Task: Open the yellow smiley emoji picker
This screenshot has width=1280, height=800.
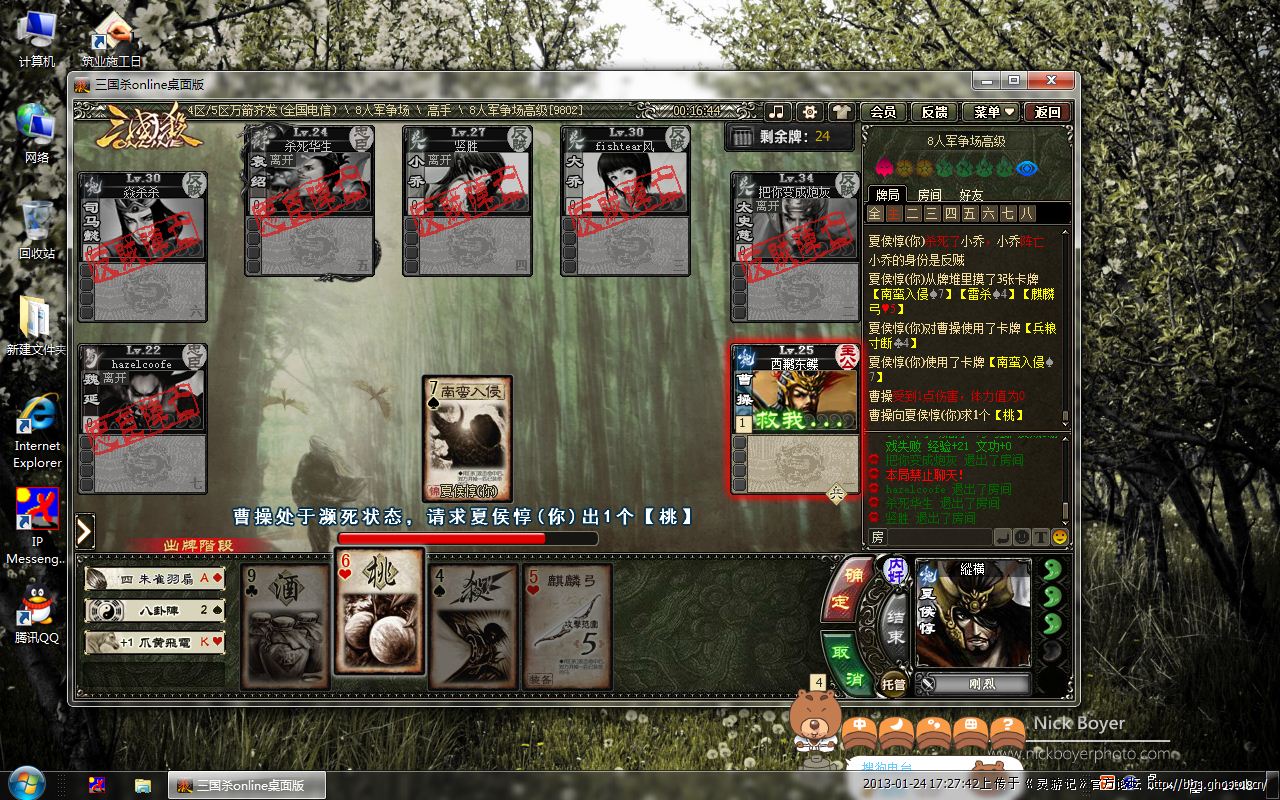Action: (x=1059, y=537)
